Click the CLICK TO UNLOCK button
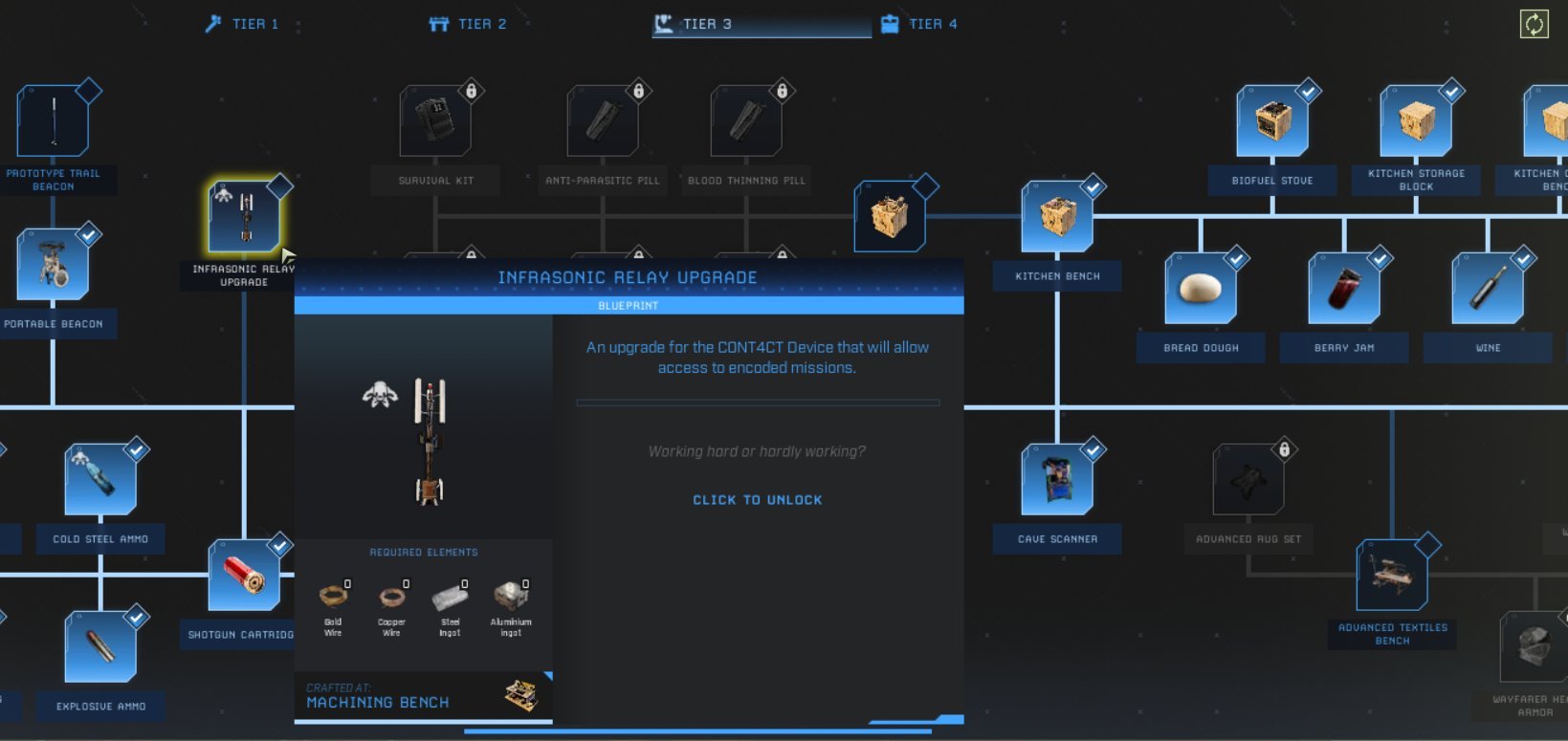1568x741 pixels. click(757, 499)
